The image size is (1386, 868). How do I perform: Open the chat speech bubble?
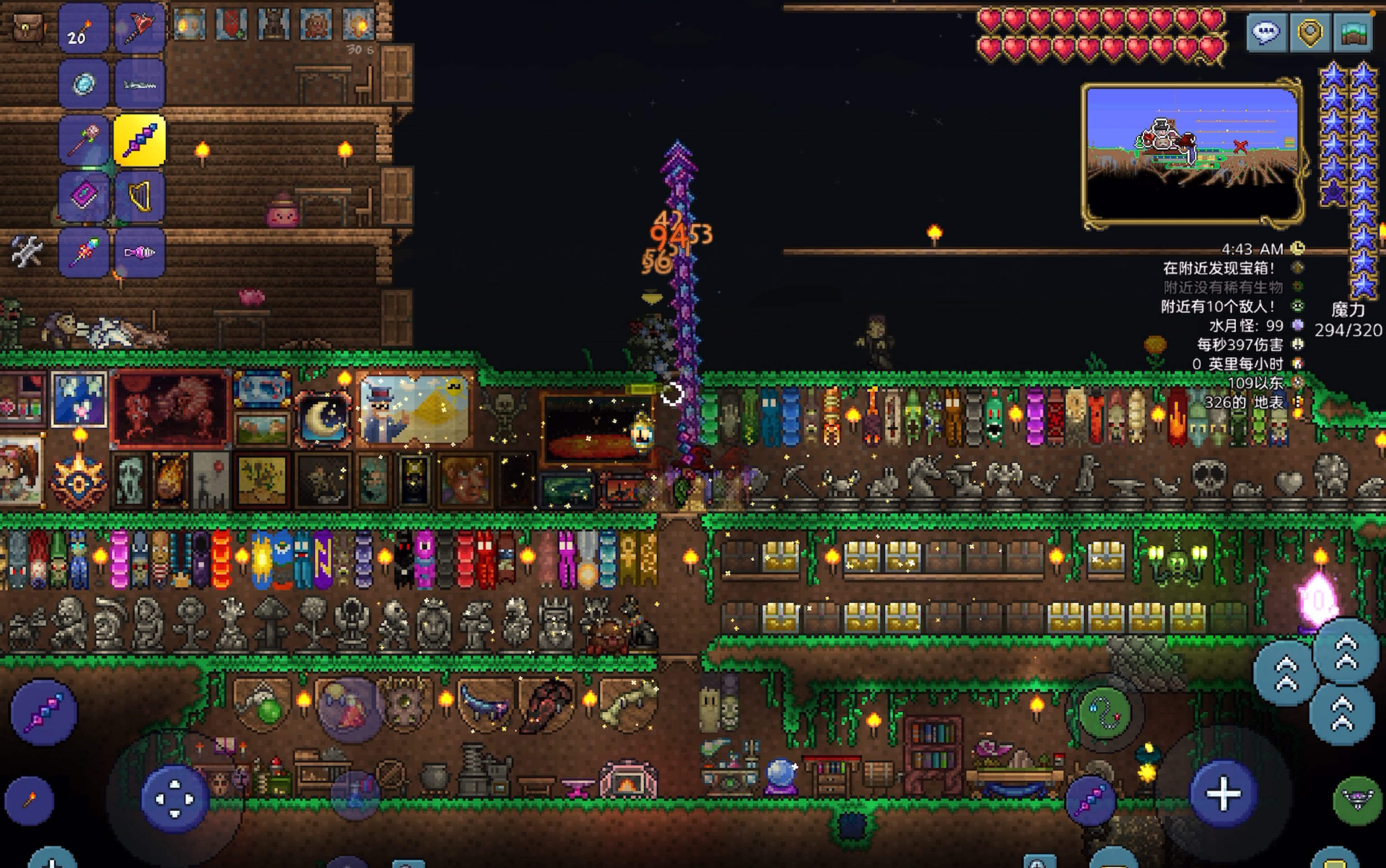(x=1266, y=32)
